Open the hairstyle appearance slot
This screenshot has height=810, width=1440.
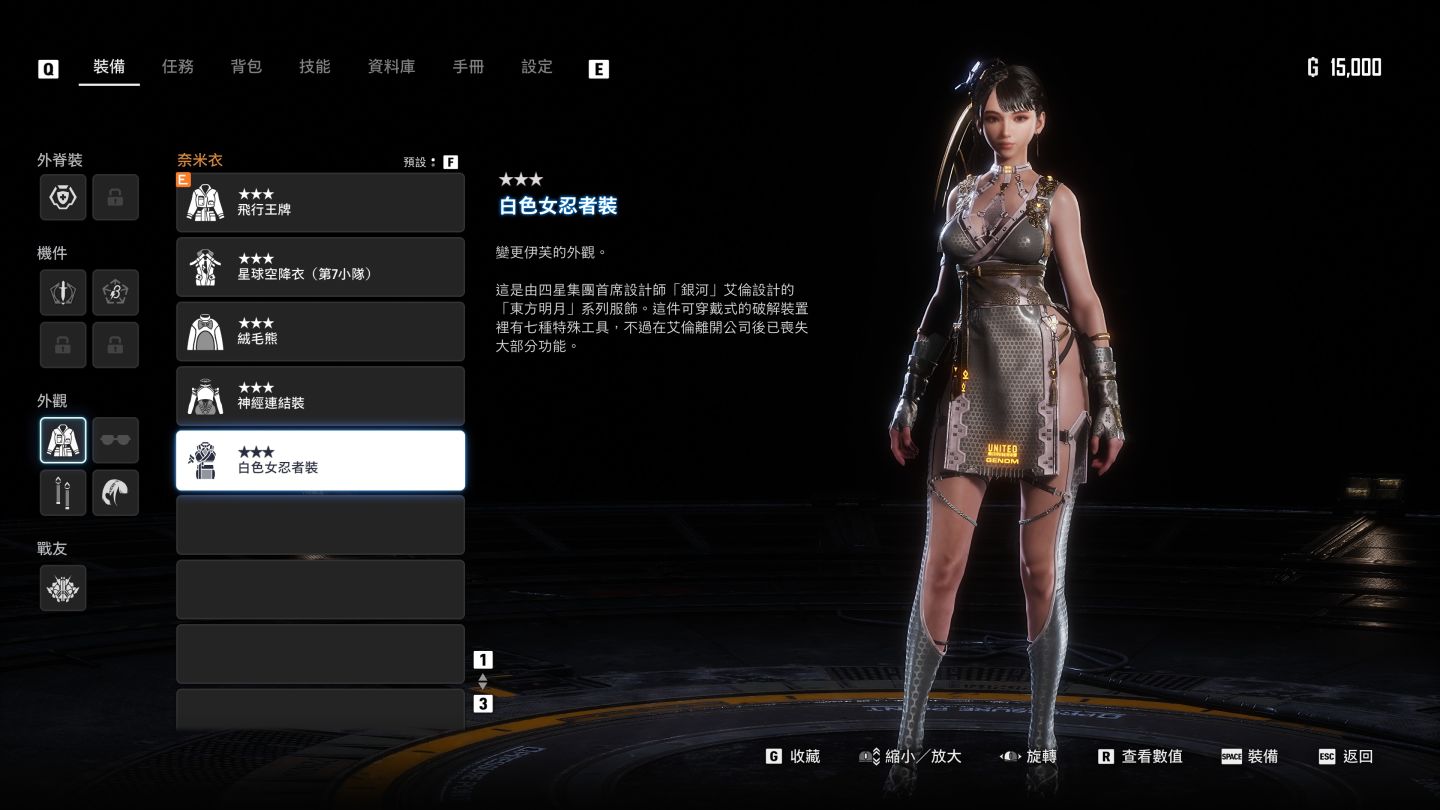tap(116, 493)
